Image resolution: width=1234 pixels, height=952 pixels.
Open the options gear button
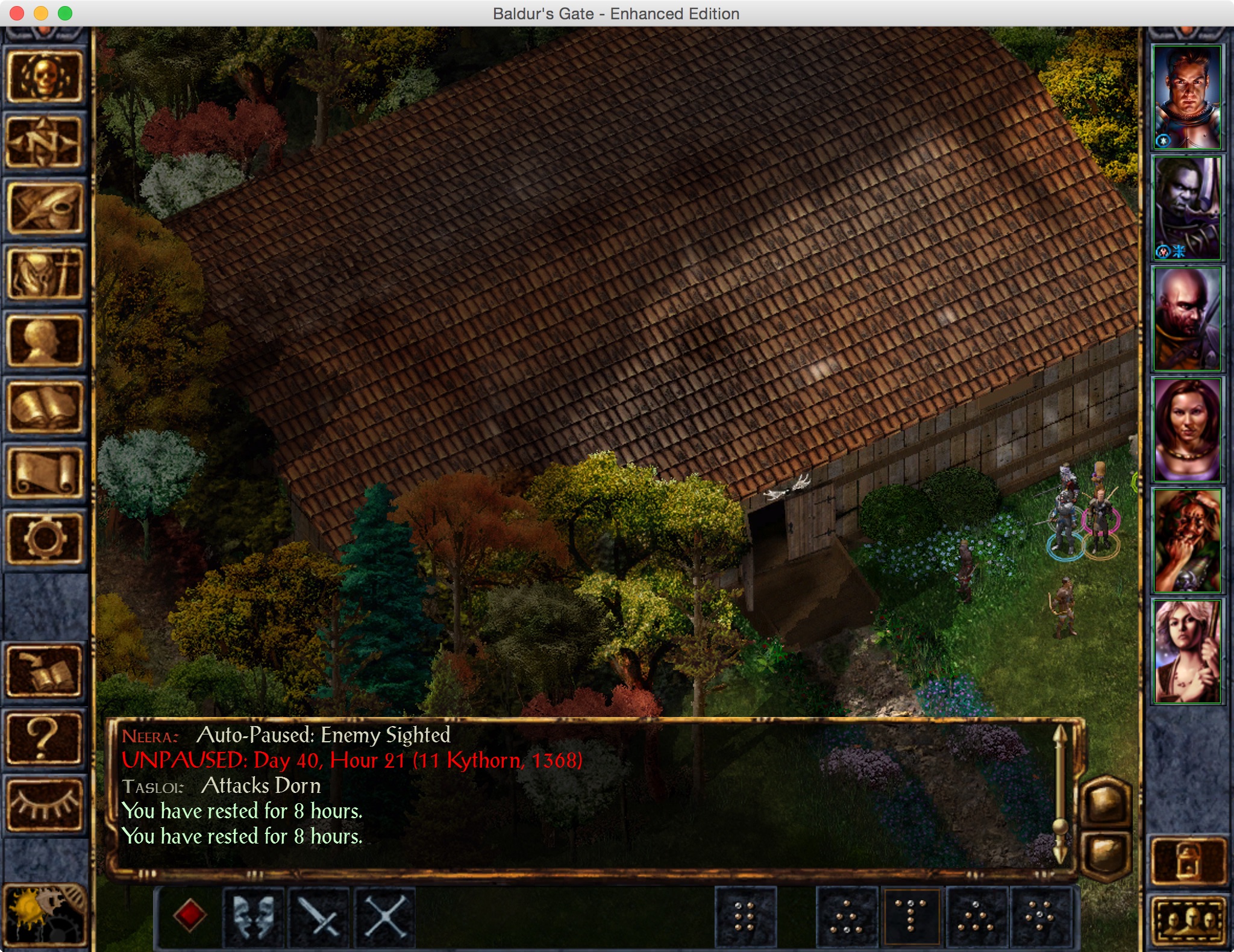tap(44, 538)
